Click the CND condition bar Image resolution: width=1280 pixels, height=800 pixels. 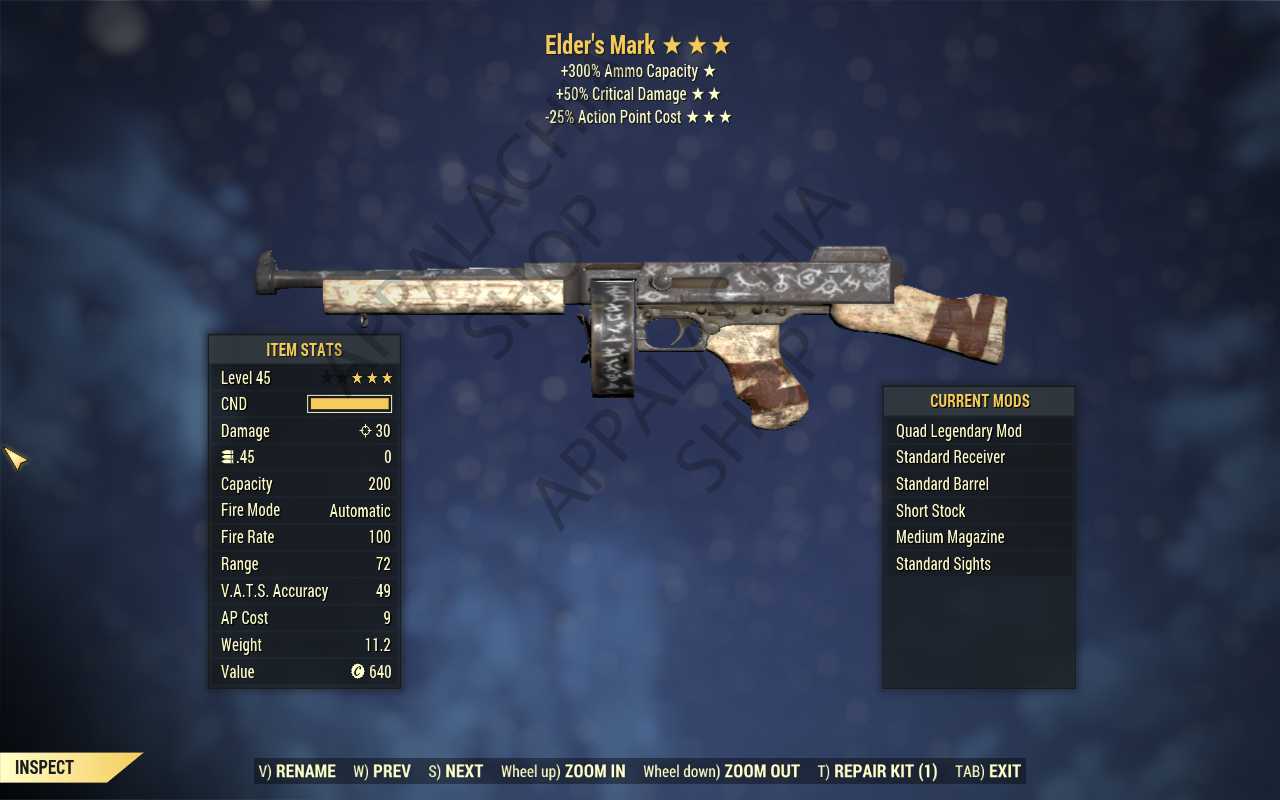[x=348, y=403]
